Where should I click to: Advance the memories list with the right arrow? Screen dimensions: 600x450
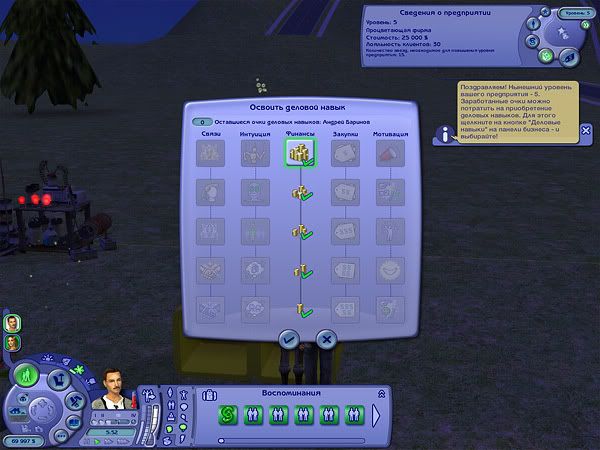(x=377, y=414)
